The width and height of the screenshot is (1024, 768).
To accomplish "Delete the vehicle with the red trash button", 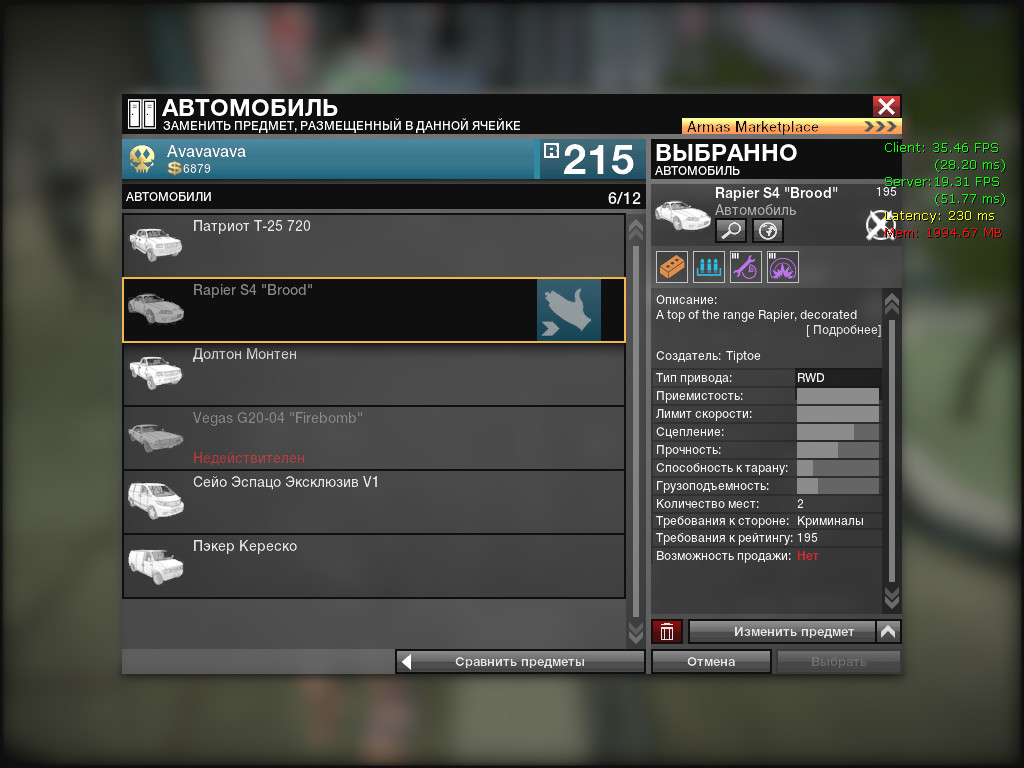I will (x=667, y=632).
